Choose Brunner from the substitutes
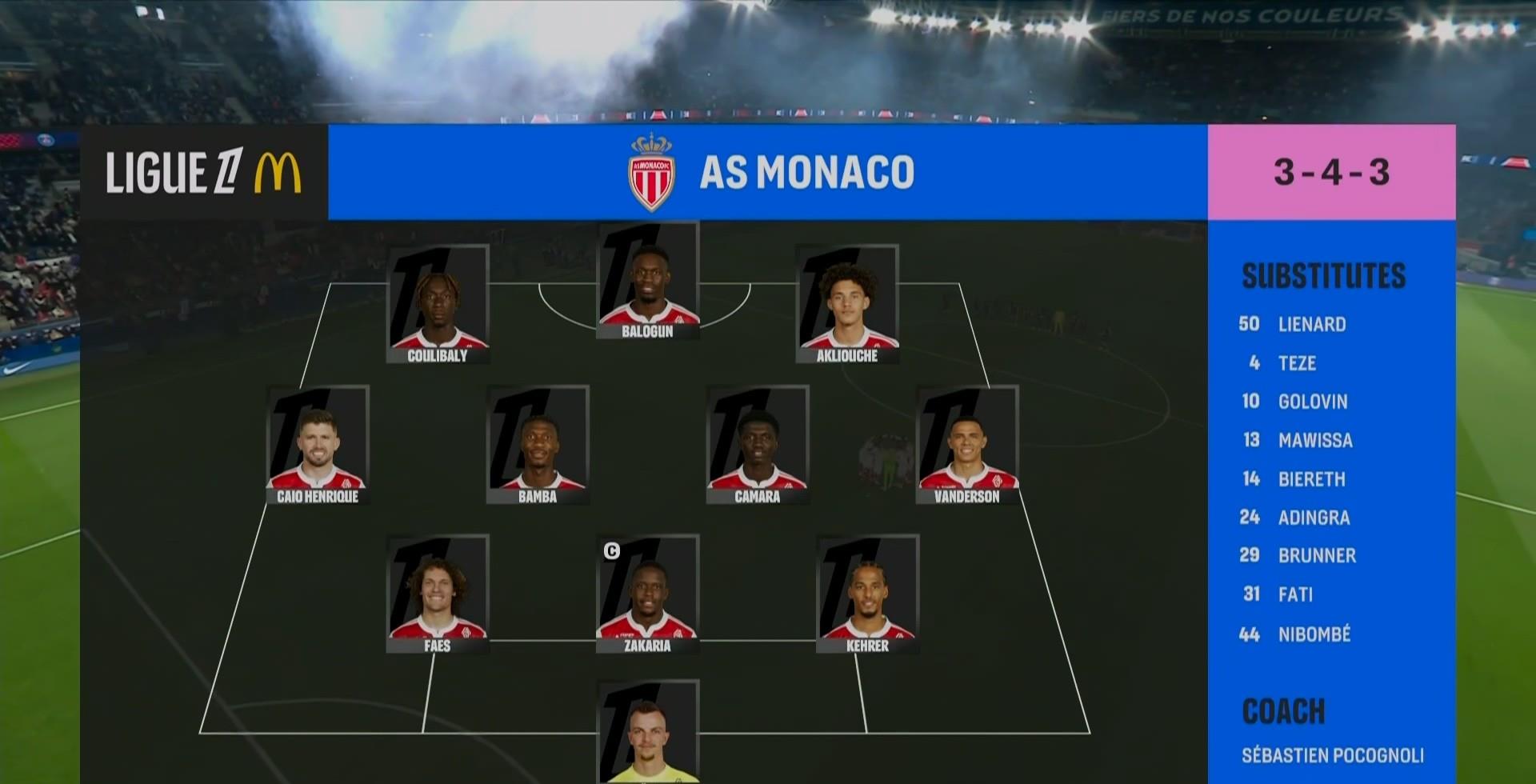The width and height of the screenshot is (1536, 784). click(1317, 556)
